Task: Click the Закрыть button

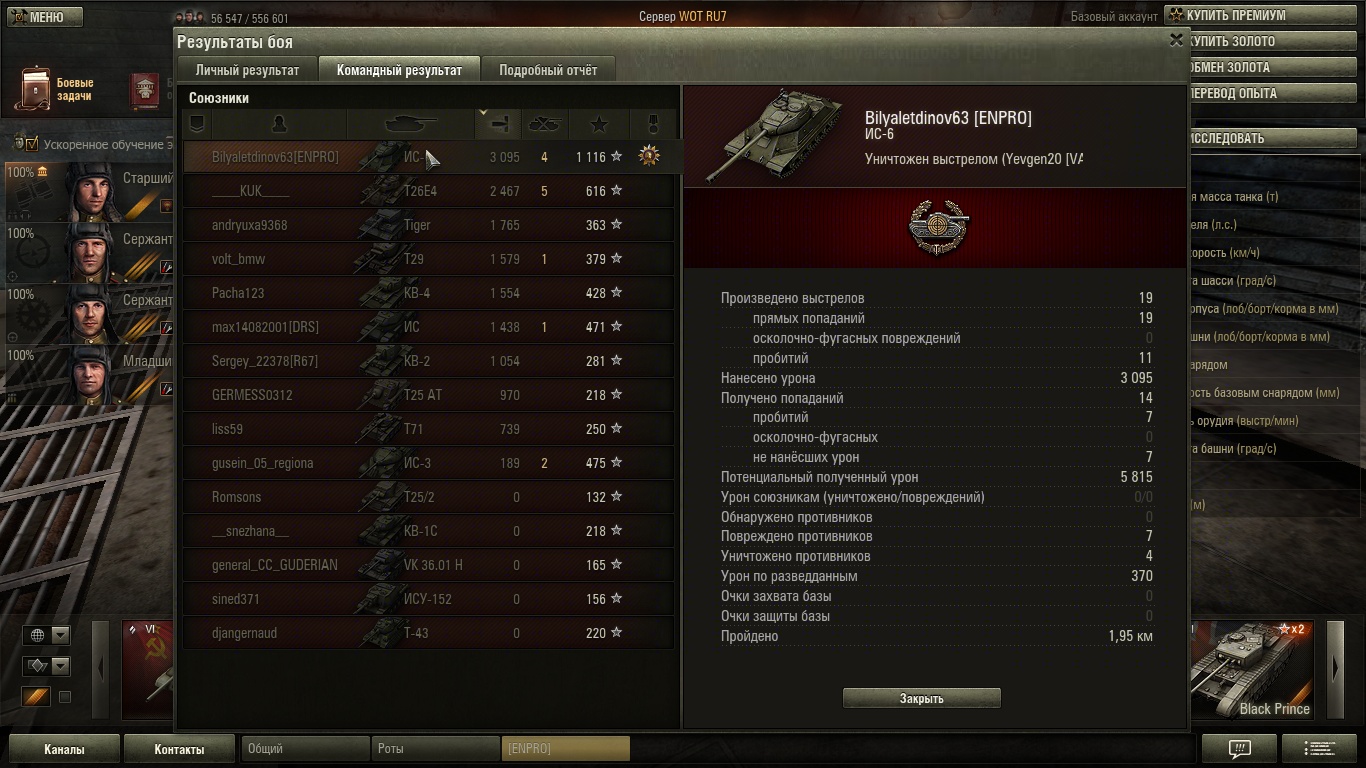Action: 921,698
